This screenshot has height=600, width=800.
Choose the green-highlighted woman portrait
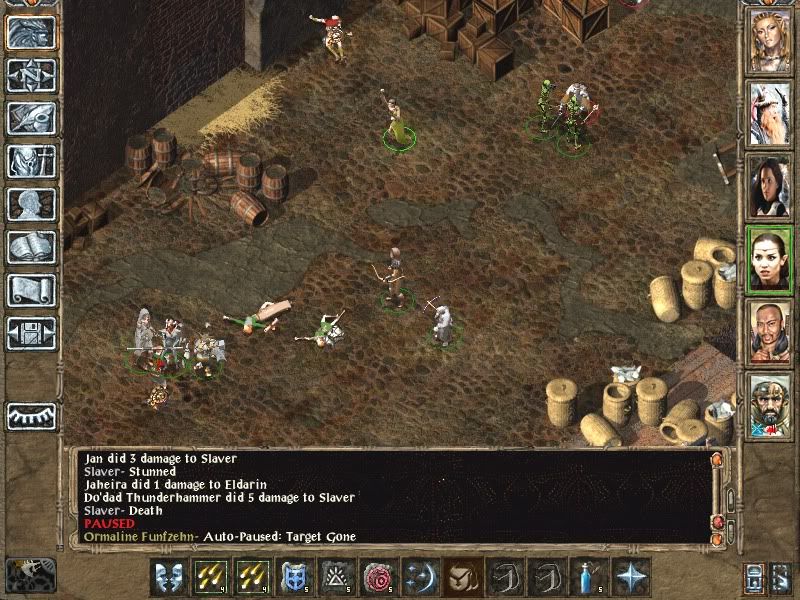770,259
